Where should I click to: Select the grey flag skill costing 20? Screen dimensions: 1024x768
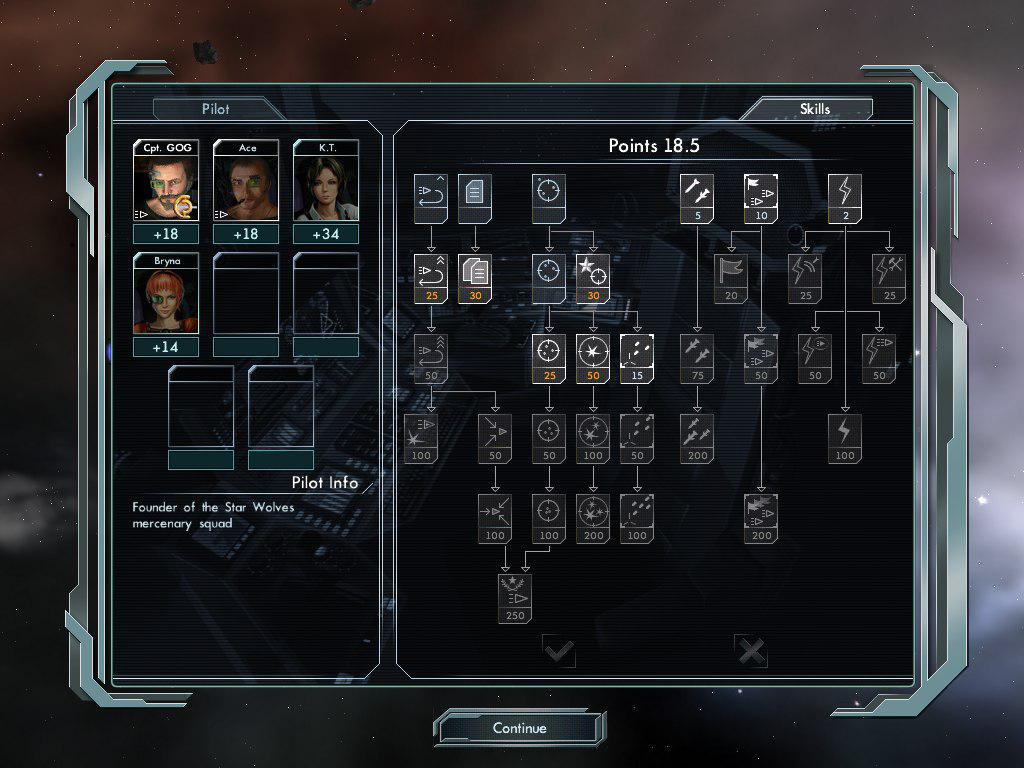[731, 277]
